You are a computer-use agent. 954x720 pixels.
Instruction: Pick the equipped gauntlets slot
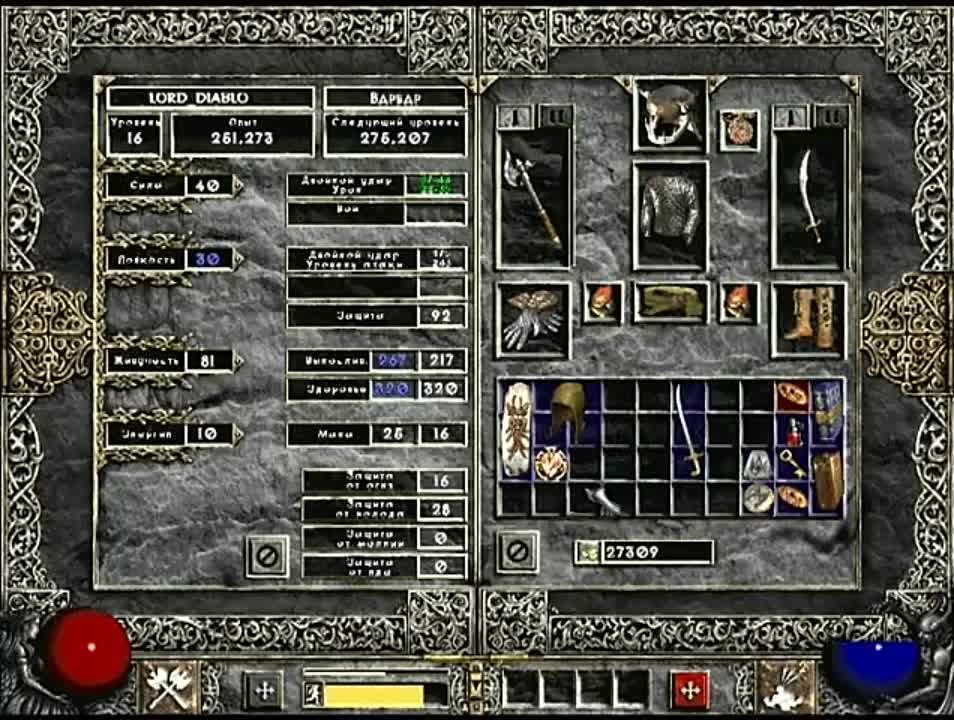pyautogui.click(x=534, y=320)
